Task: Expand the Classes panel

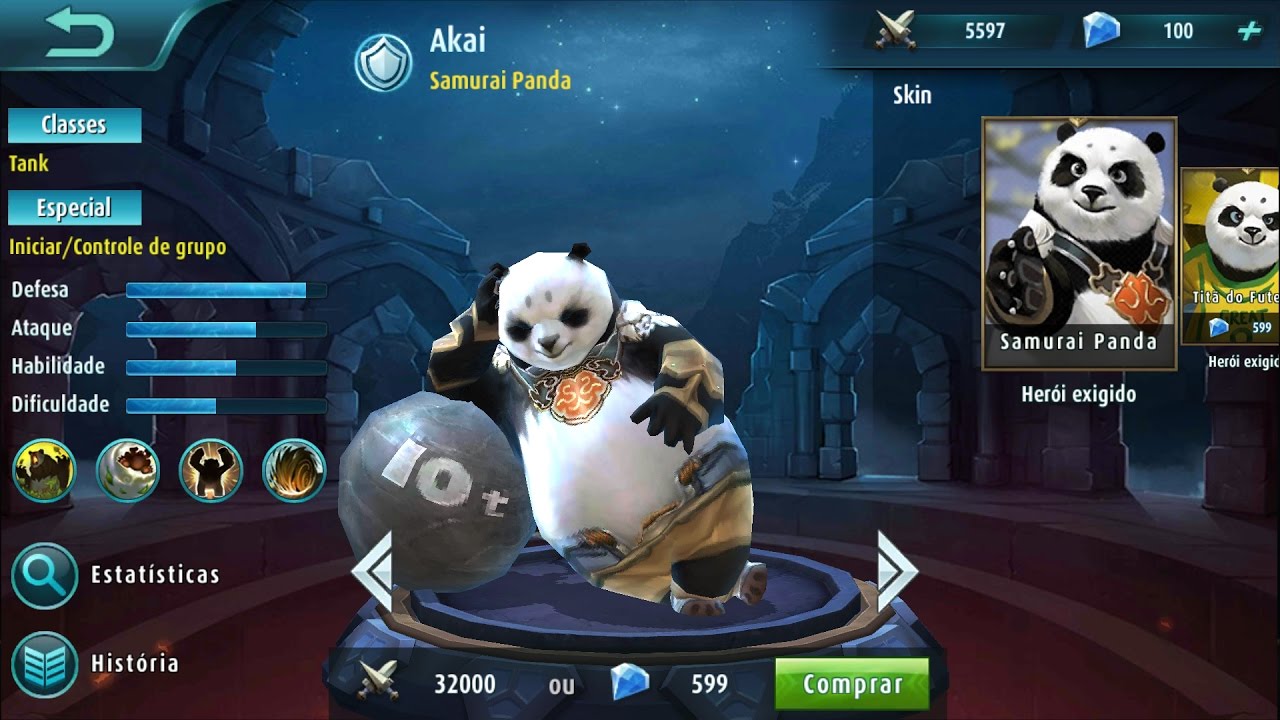Action: point(73,125)
